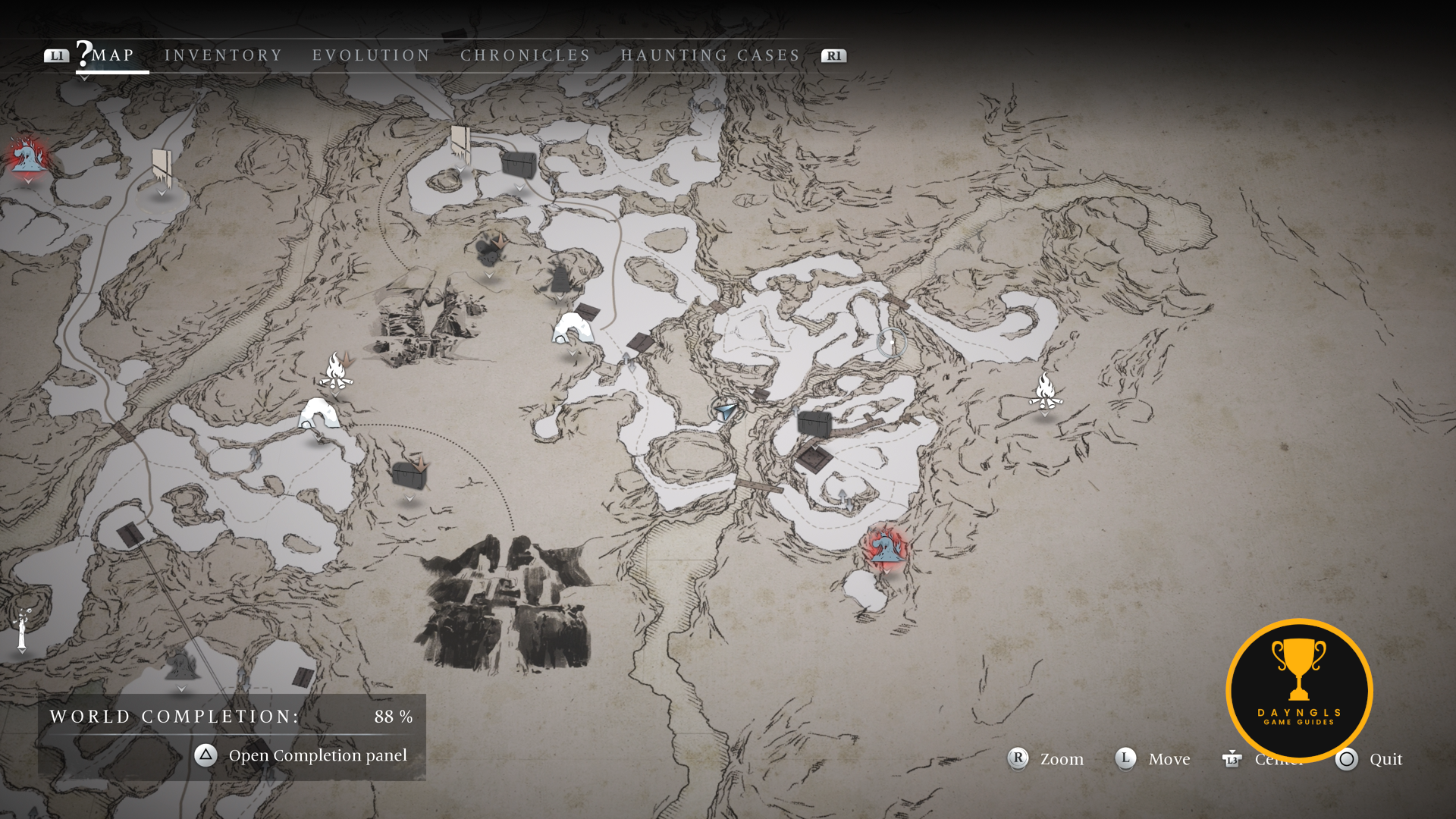
Task: Go to the Haunting Cases tab
Action: (x=711, y=55)
